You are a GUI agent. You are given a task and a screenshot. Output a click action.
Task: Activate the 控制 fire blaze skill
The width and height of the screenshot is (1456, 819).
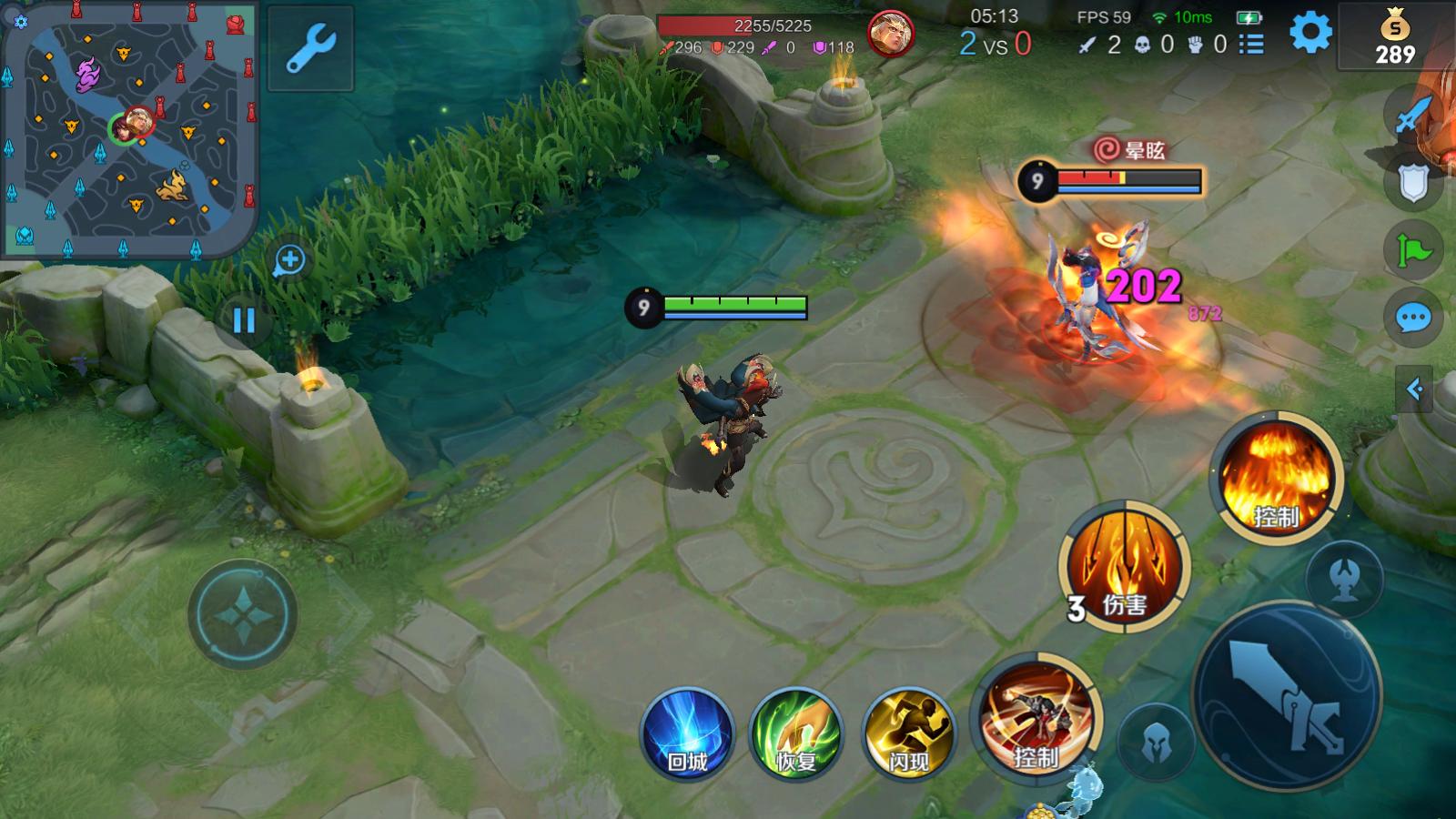coord(1276,480)
